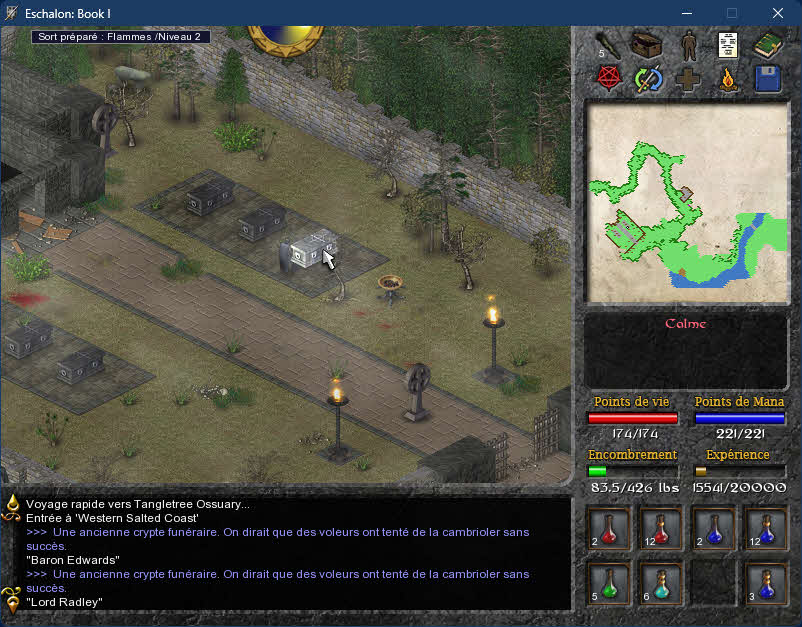The height and width of the screenshot is (627, 802).
Task: Open the quest journal paper icon
Action: [727, 45]
